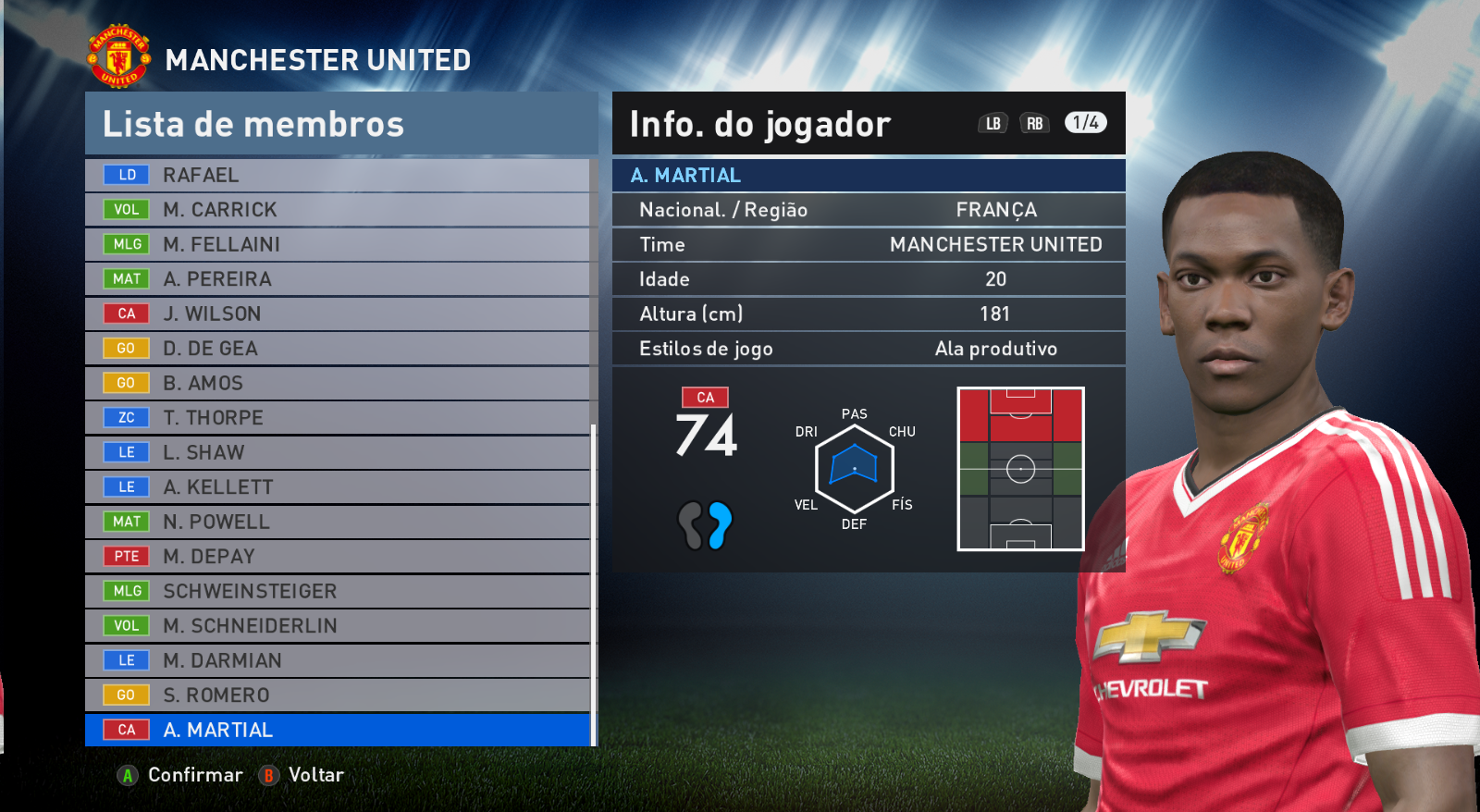Pick goalkeeper S. Romero
This screenshot has height=812, width=1480.
[338, 695]
